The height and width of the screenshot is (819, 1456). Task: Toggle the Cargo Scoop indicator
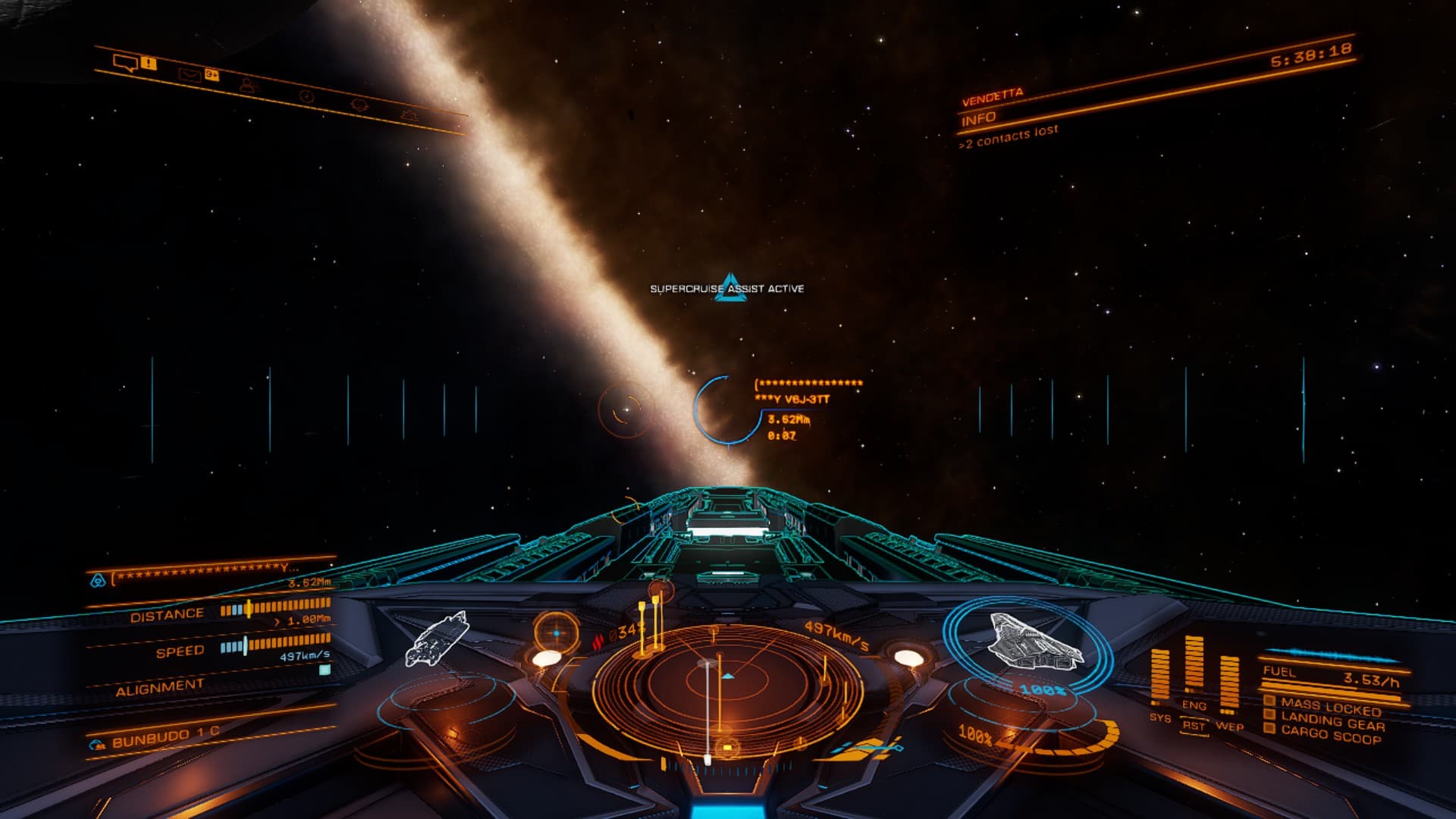pyautogui.click(x=1331, y=736)
